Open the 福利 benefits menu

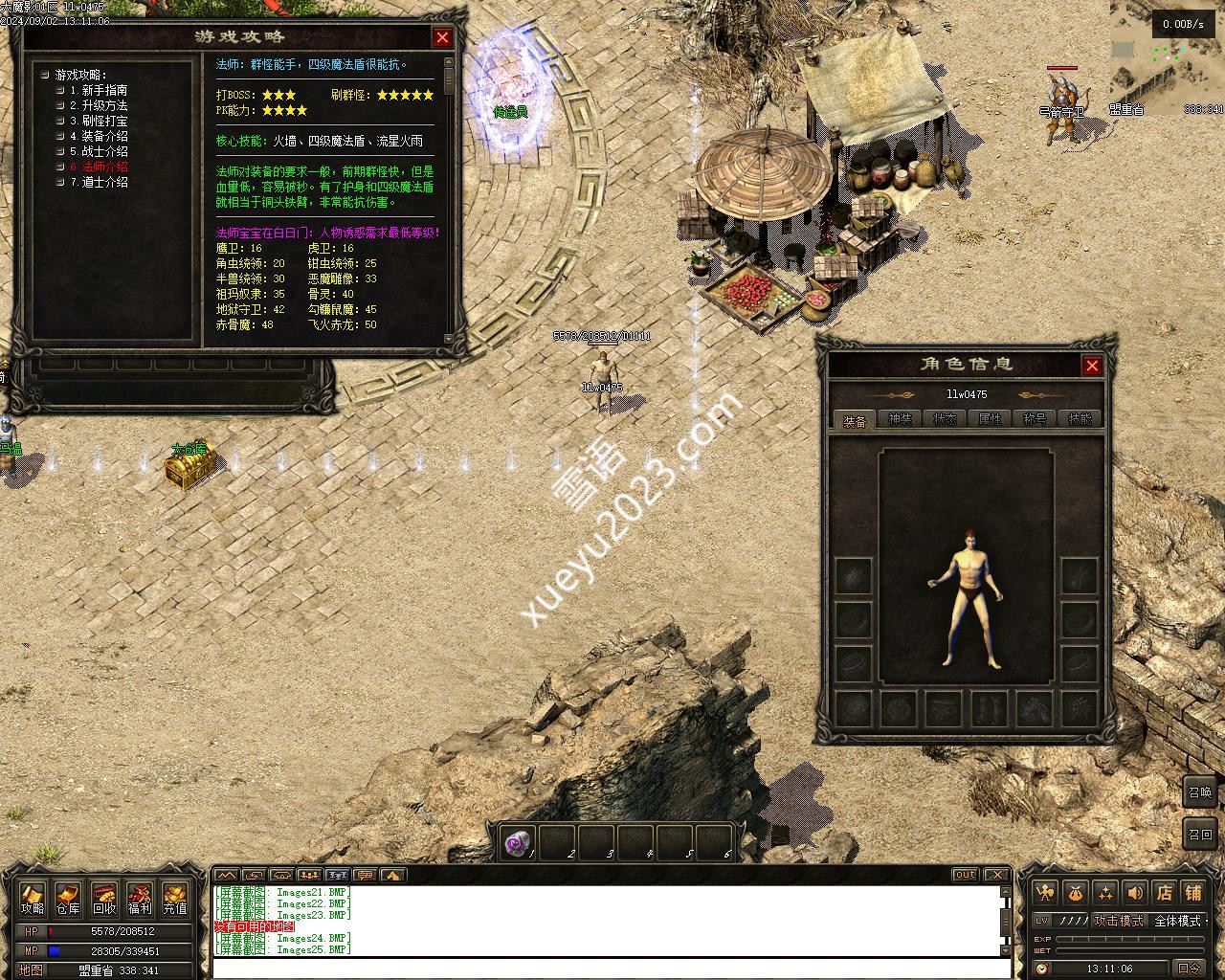pos(140,899)
